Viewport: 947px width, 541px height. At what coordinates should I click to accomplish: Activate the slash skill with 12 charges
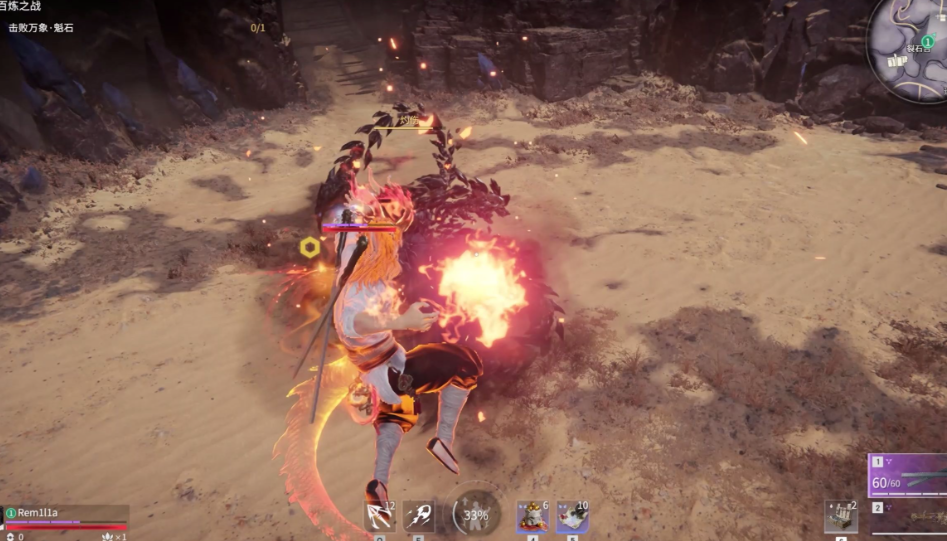pos(380,516)
